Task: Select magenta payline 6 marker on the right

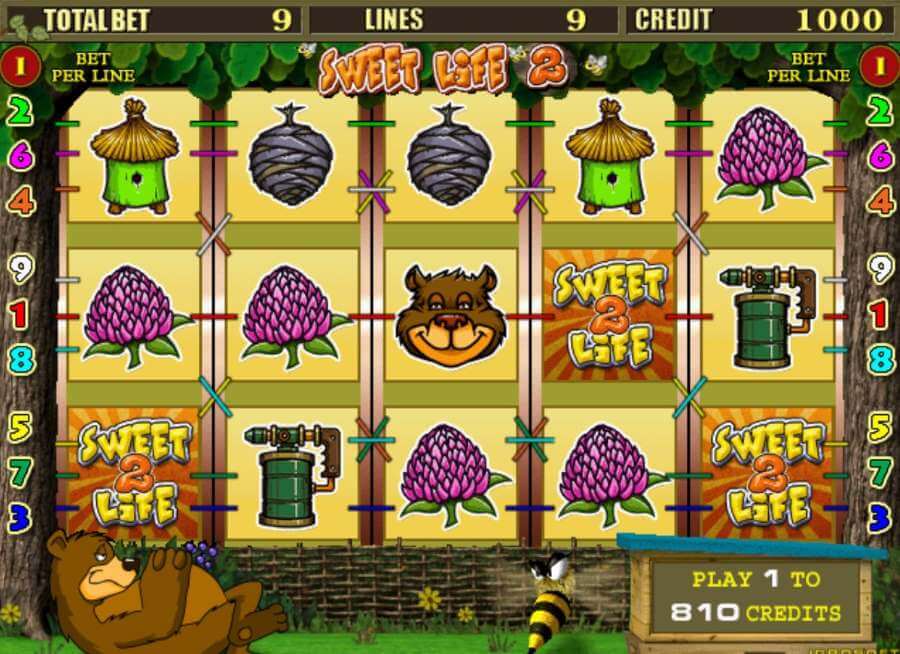Action: click(879, 155)
